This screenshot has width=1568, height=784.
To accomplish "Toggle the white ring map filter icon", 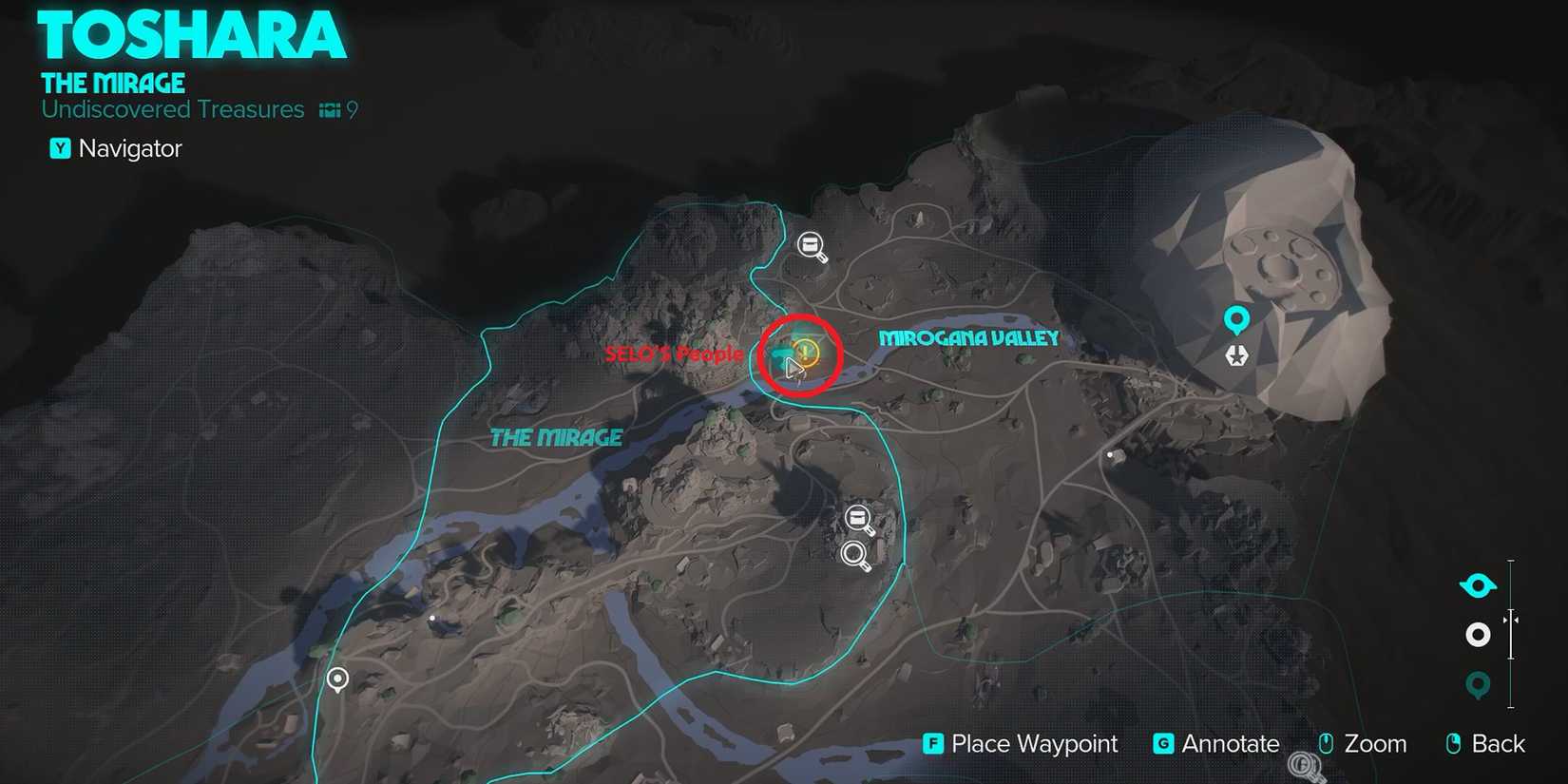I will click(1477, 635).
